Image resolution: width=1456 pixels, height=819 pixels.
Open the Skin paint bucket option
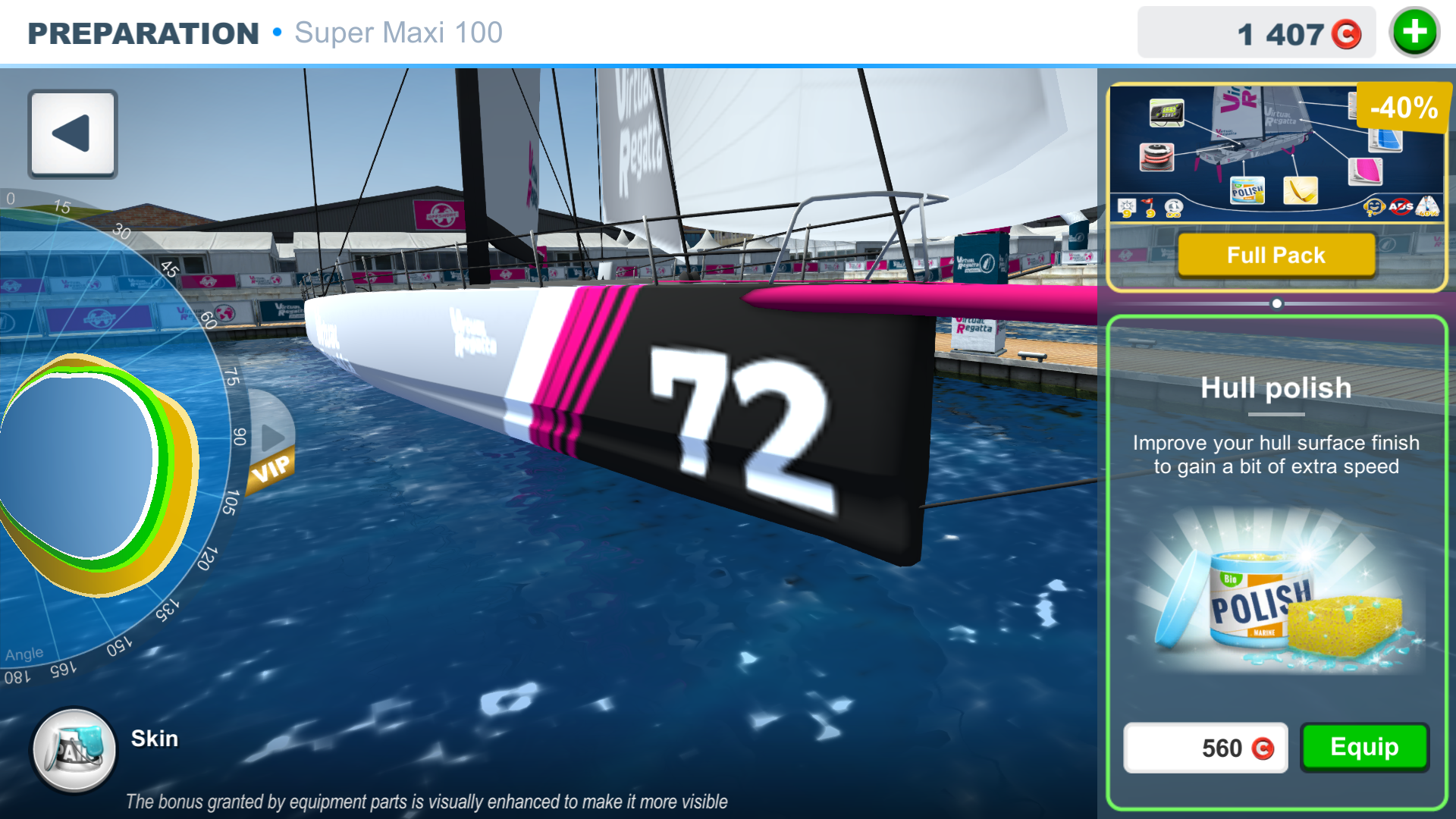pyautogui.click(x=74, y=750)
